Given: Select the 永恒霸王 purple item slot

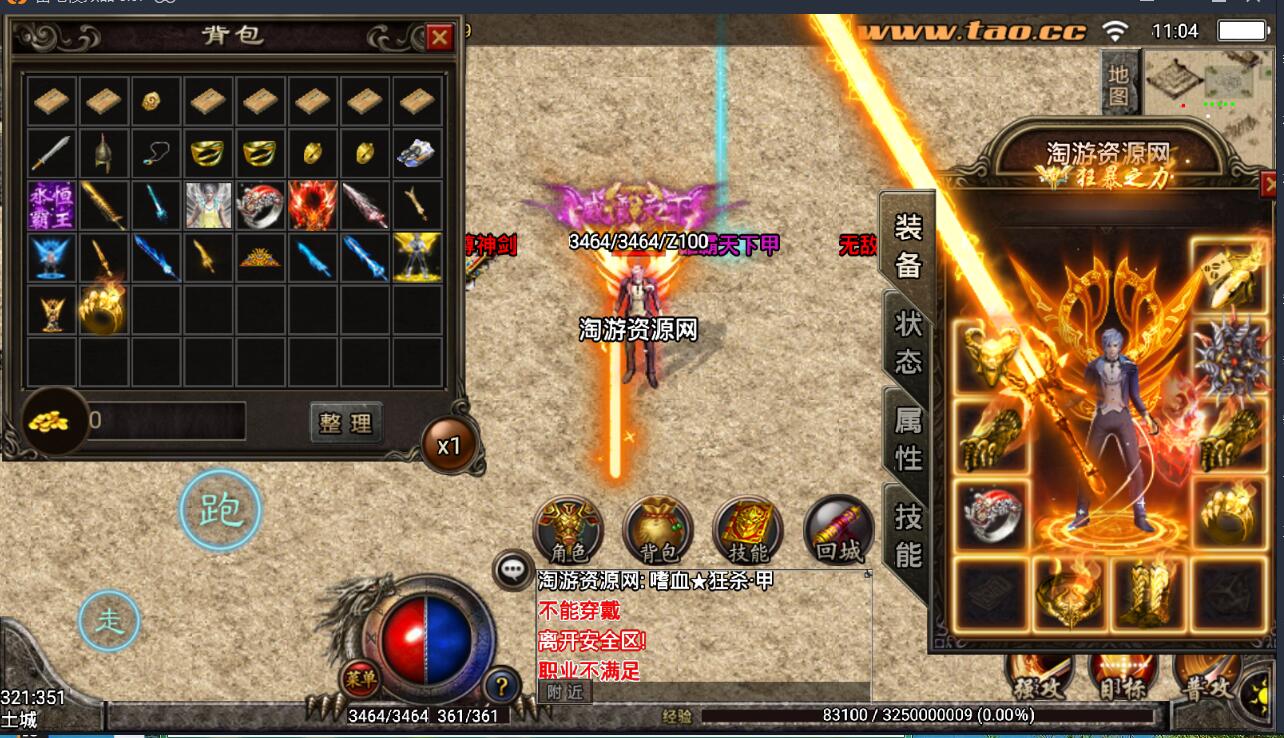Looking at the screenshot, I should coord(50,205).
